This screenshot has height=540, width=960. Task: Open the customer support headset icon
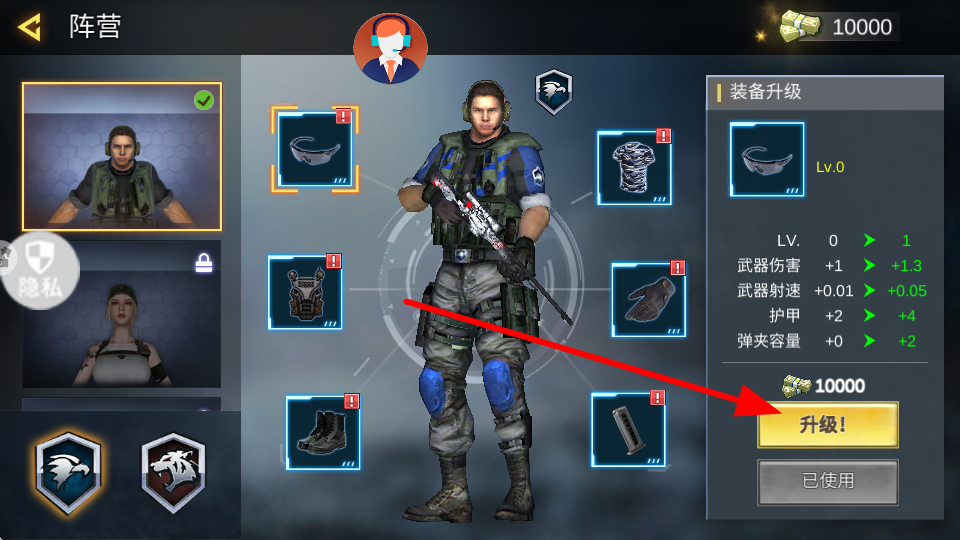[390, 47]
